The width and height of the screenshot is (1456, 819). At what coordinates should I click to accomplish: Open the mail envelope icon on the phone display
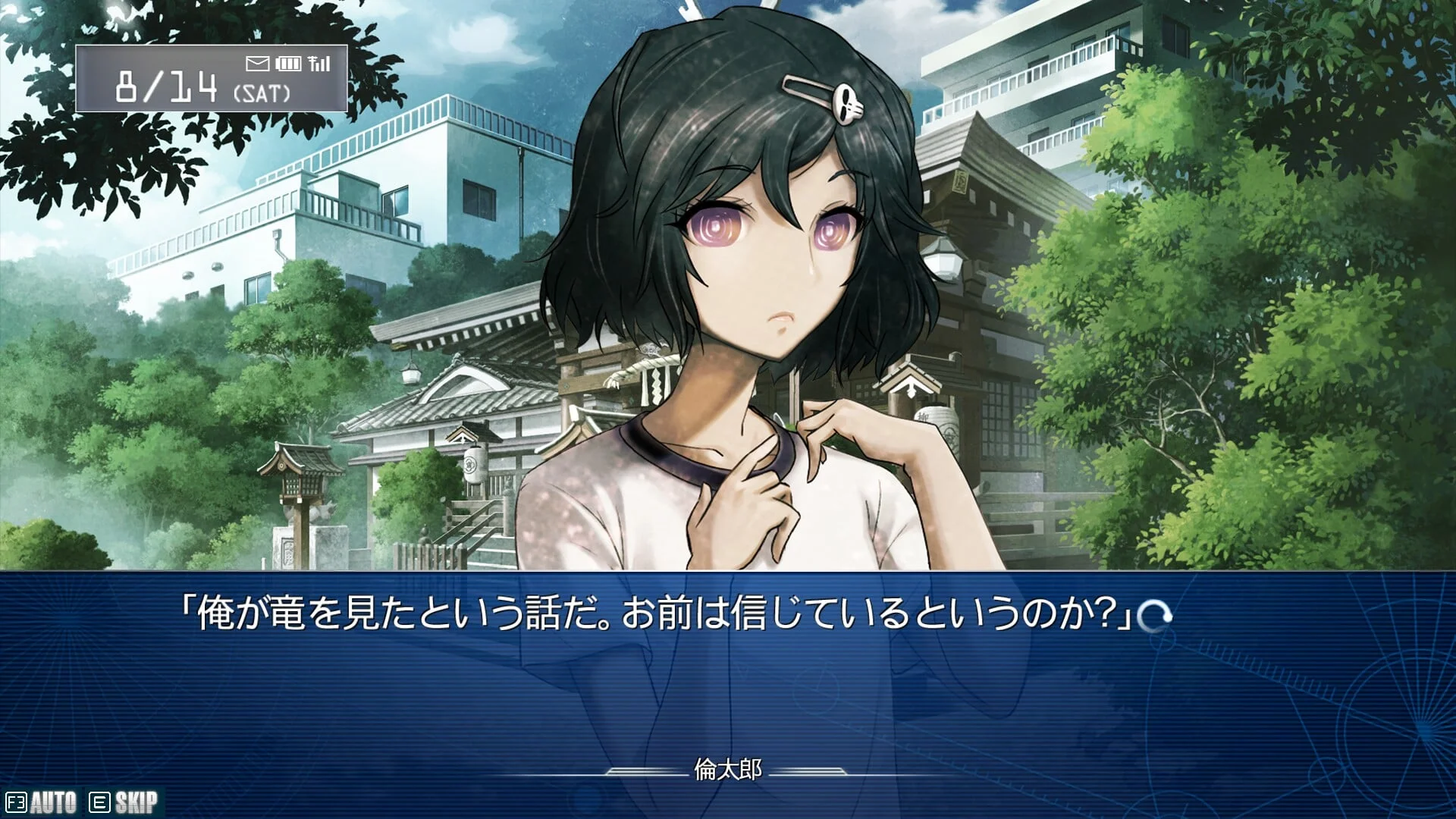pos(258,64)
